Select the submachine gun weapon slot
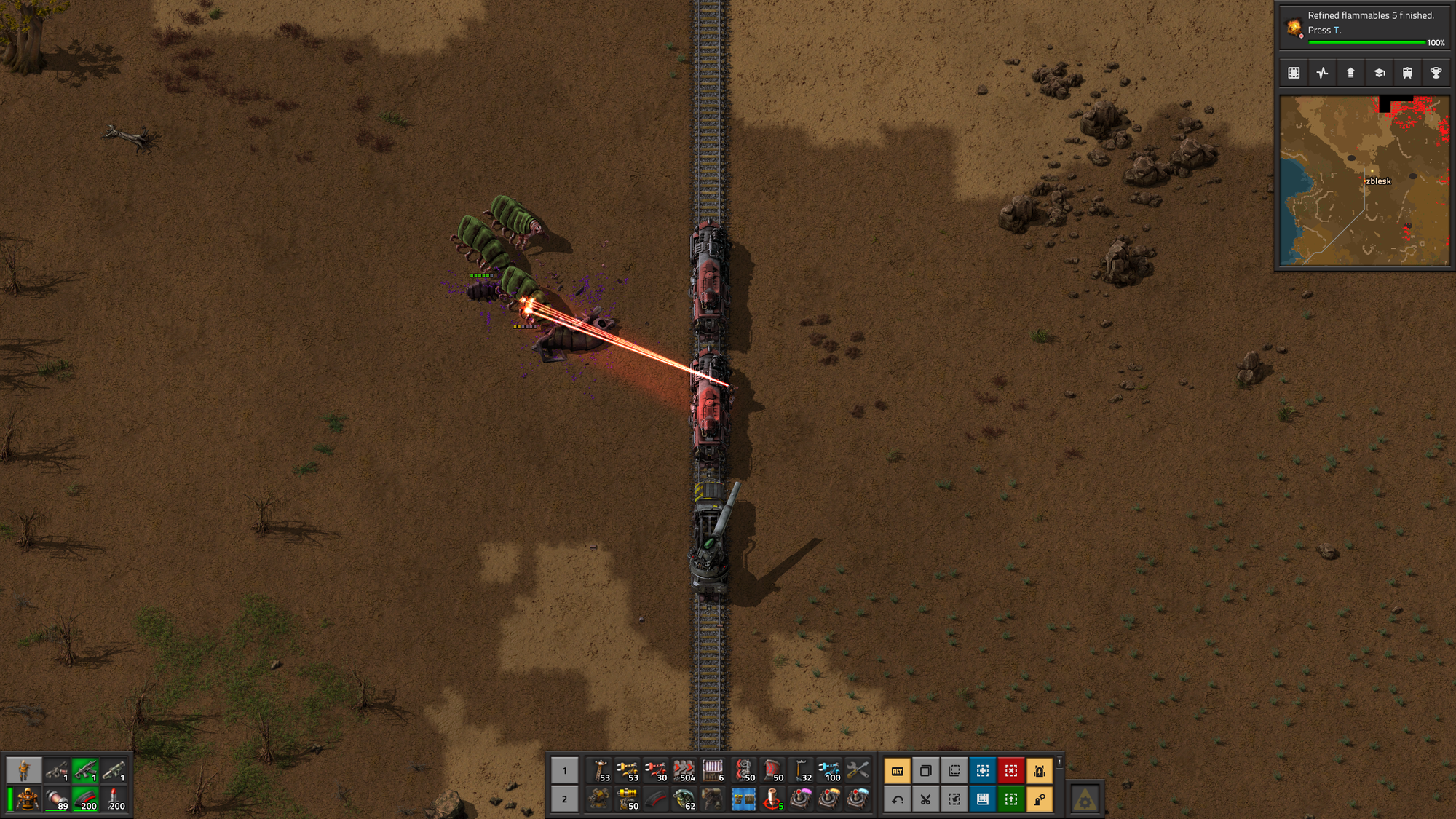Viewport: 1456px width, 819px height. 85,769
